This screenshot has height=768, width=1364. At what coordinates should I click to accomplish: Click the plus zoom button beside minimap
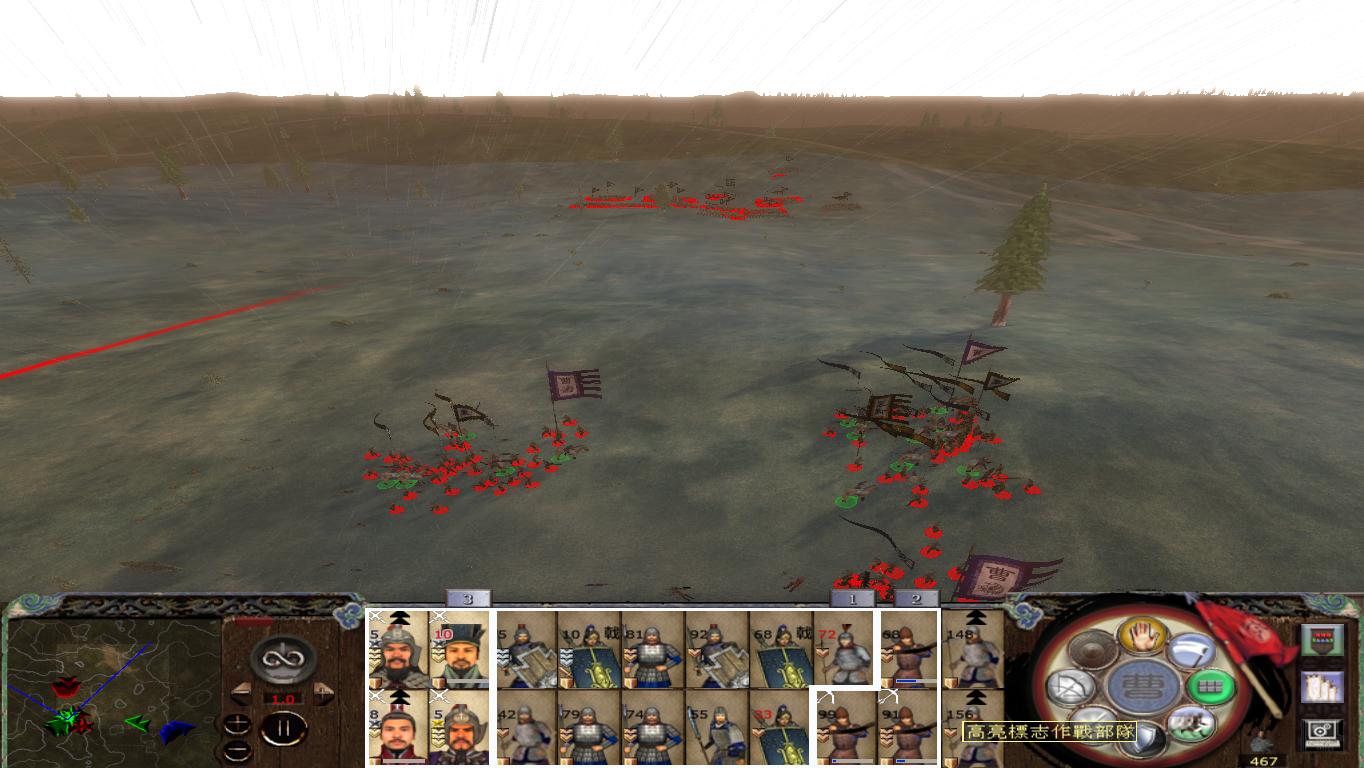point(238,722)
